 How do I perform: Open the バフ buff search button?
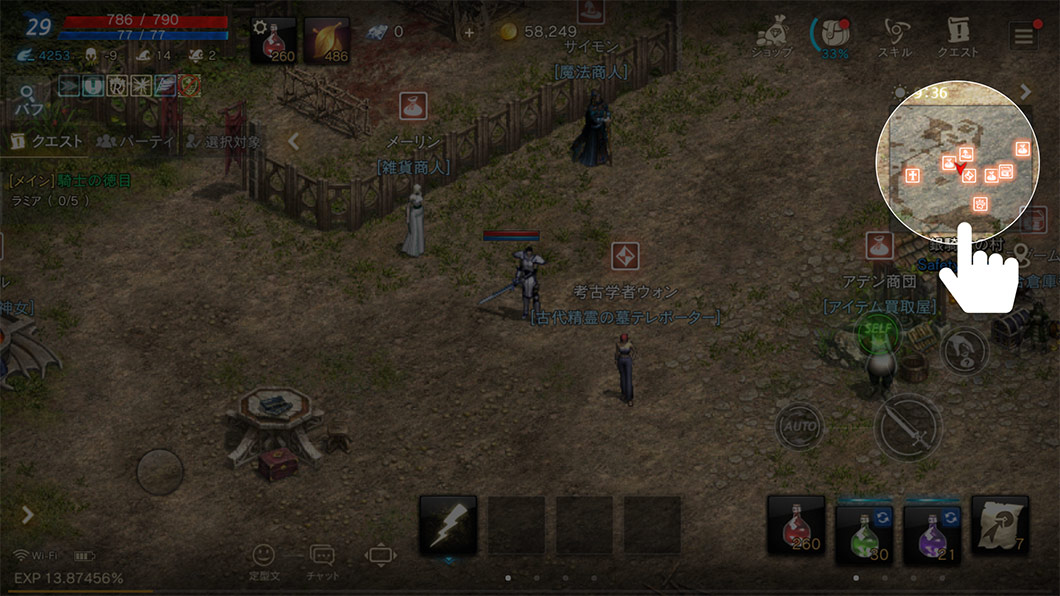(27, 100)
